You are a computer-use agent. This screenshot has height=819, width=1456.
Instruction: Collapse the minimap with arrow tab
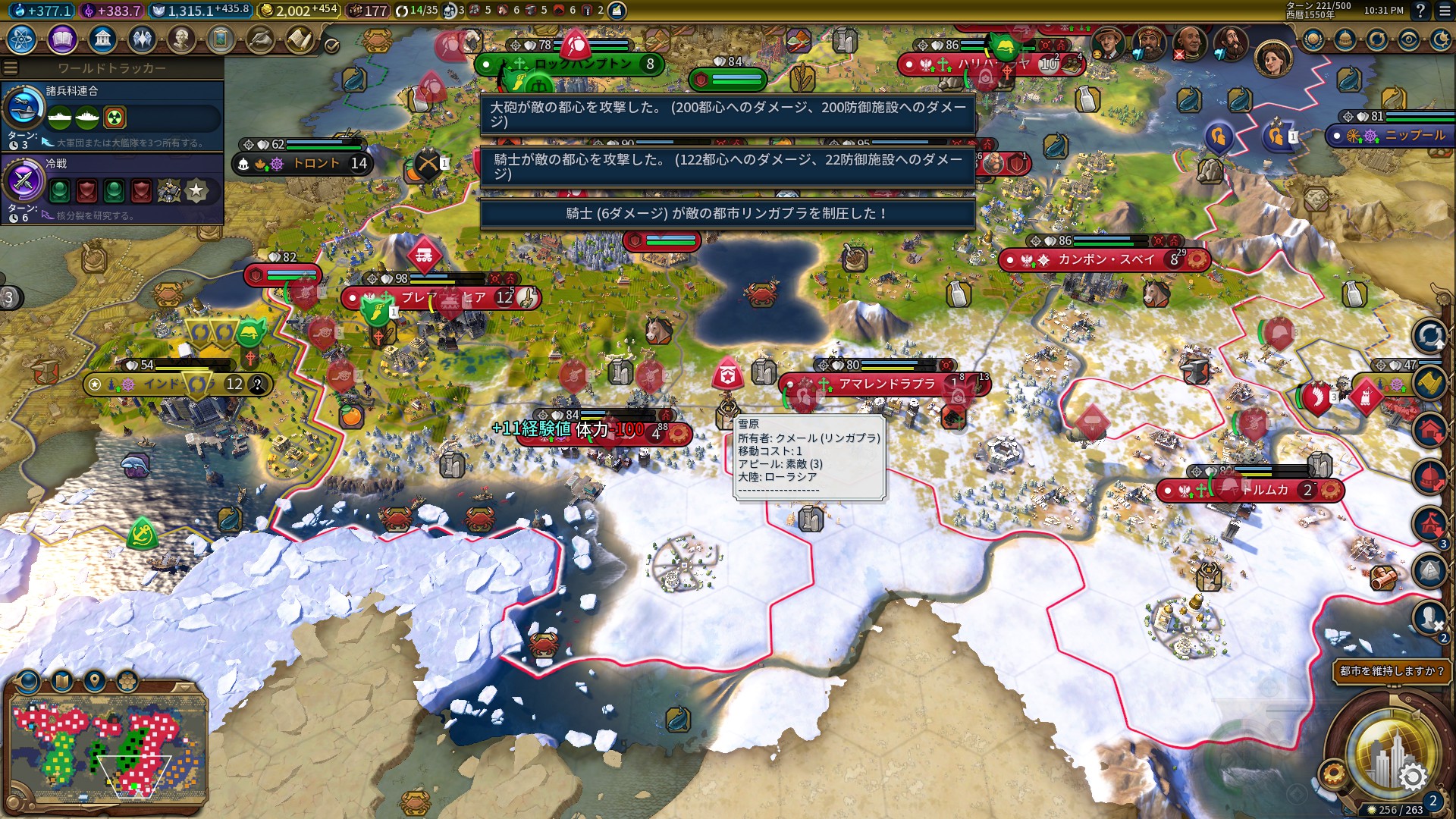tap(184, 686)
